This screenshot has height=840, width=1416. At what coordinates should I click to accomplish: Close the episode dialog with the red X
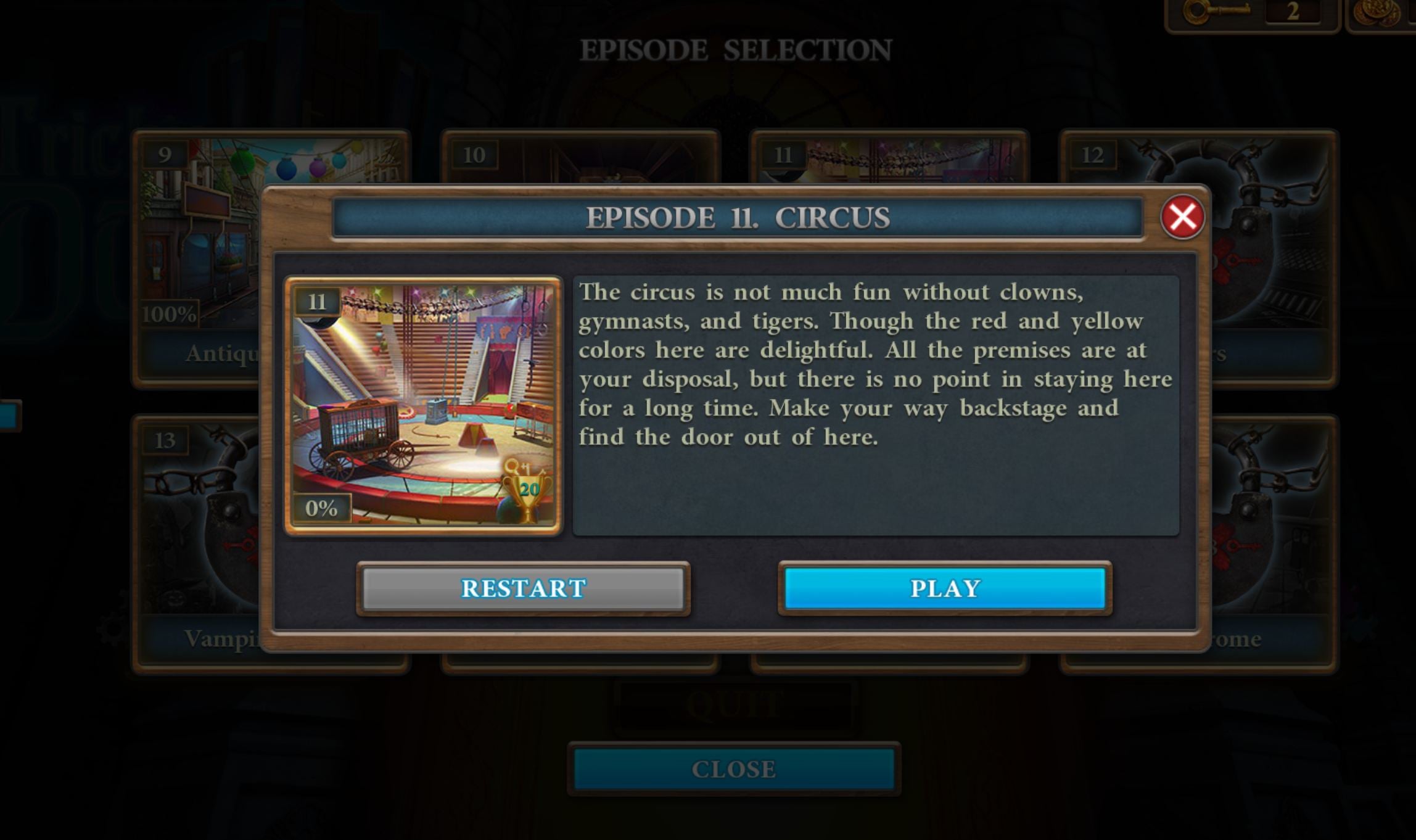tap(1182, 217)
